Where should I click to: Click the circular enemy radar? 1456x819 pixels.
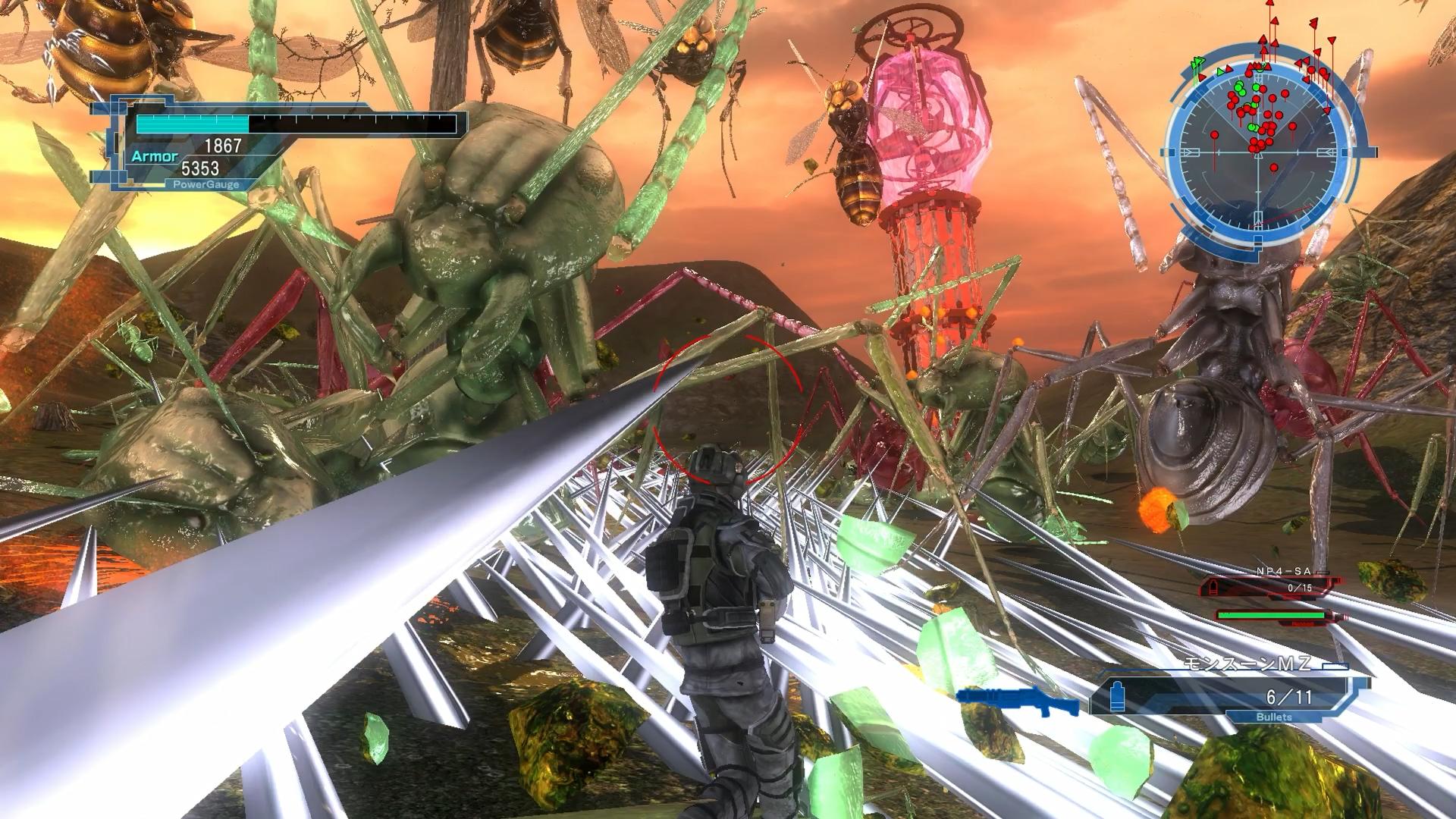point(1260,152)
